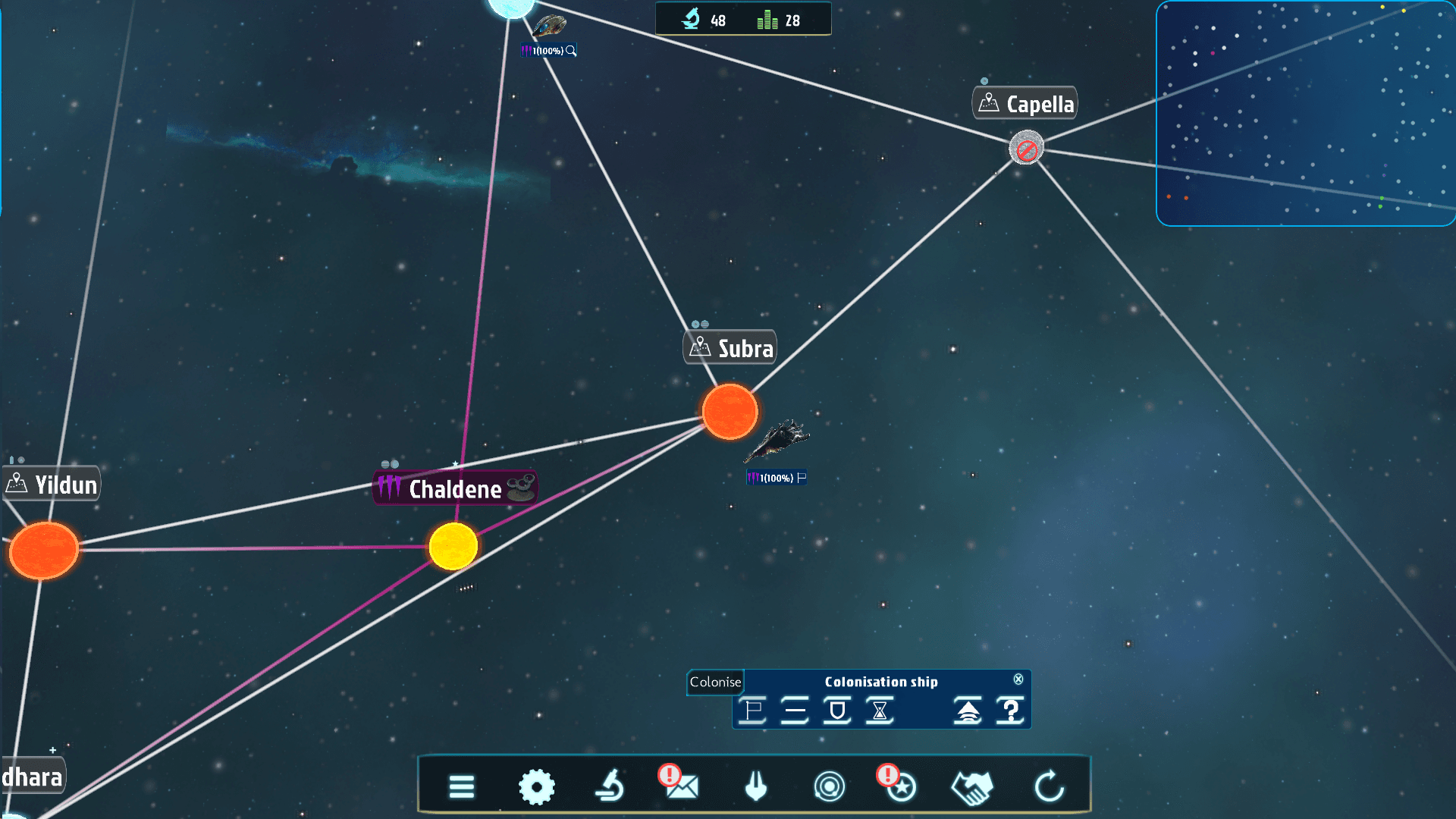The height and width of the screenshot is (819, 1456).
Task: Open the spaceship fleet screen
Action: [755, 786]
